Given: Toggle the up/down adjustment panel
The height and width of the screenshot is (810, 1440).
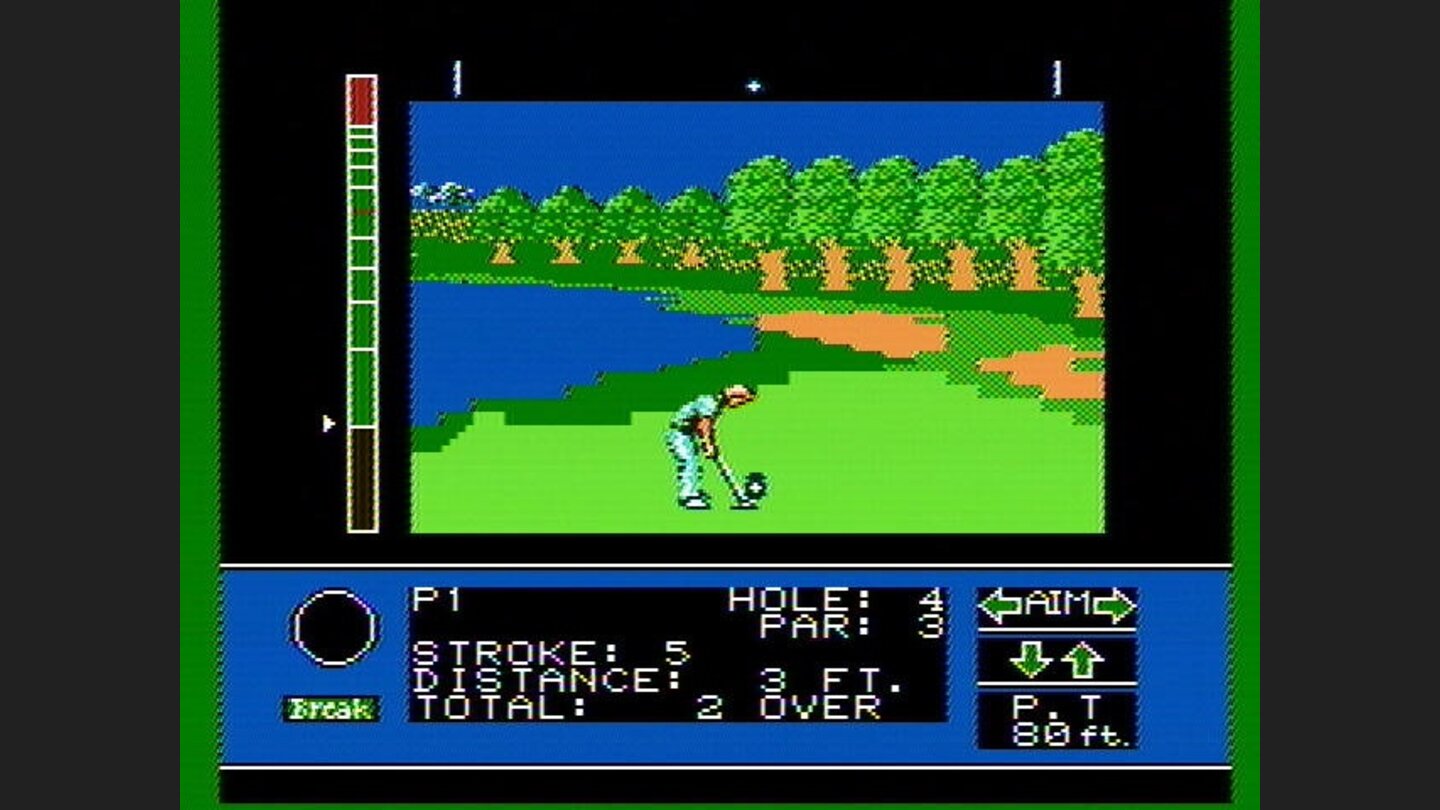Looking at the screenshot, I should tap(1058, 659).
